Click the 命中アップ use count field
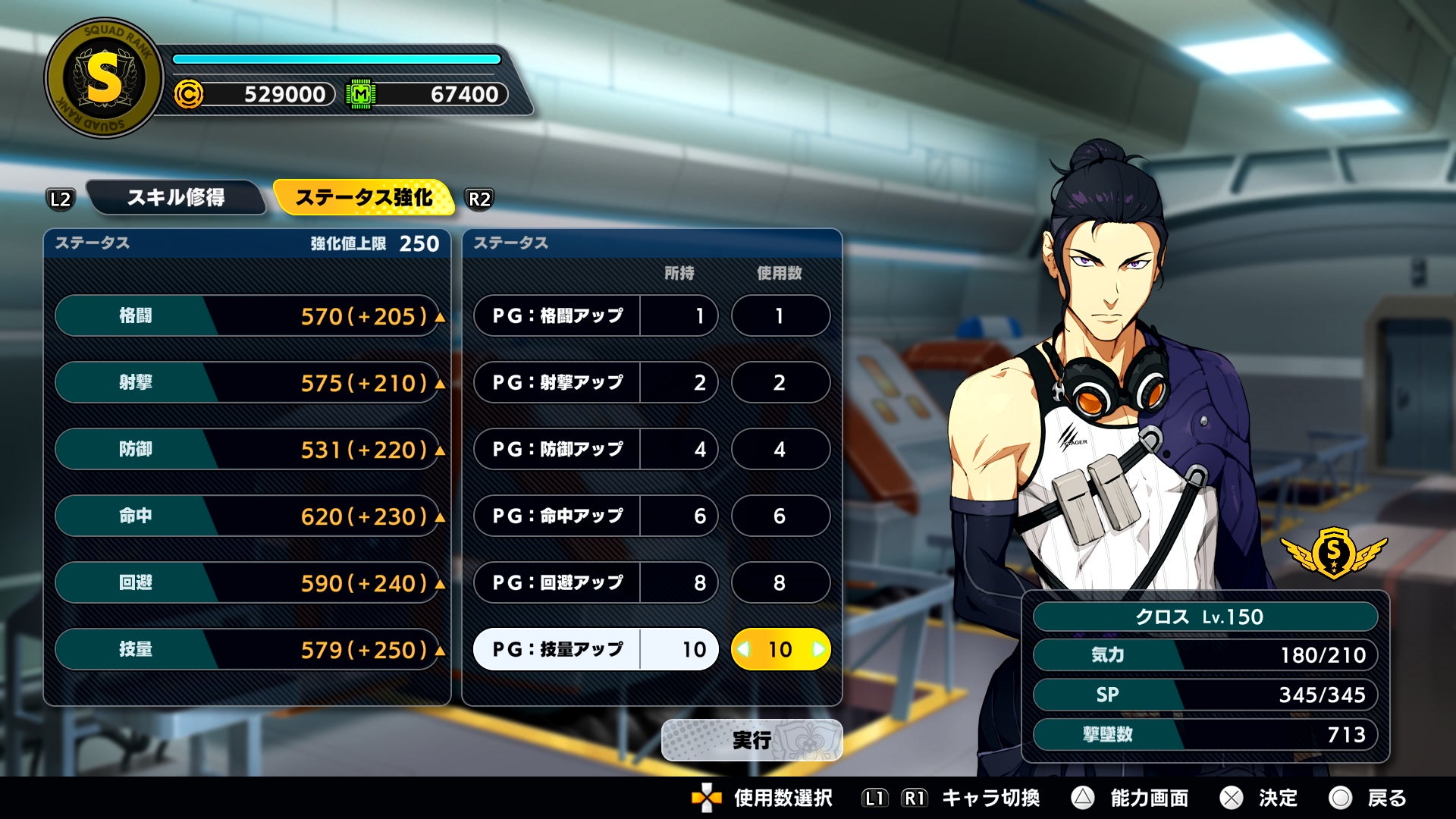The image size is (1456, 819). click(780, 516)
